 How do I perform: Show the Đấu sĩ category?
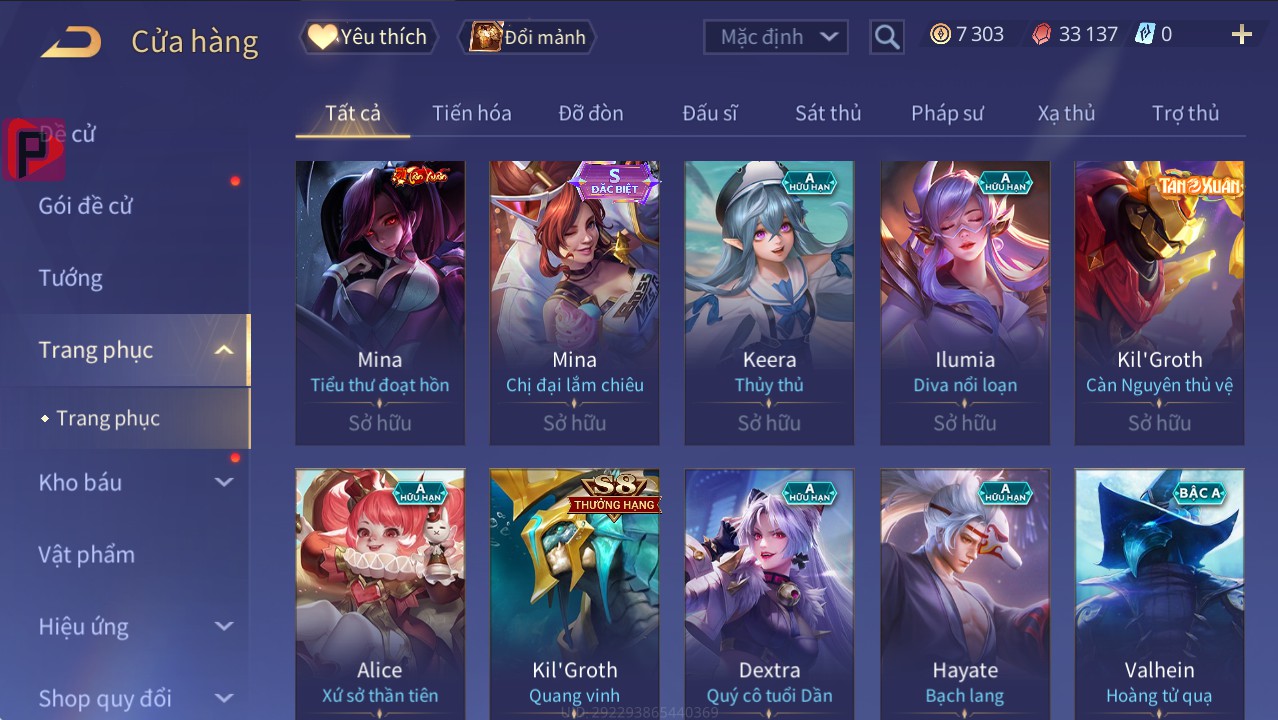coord(709,113)
